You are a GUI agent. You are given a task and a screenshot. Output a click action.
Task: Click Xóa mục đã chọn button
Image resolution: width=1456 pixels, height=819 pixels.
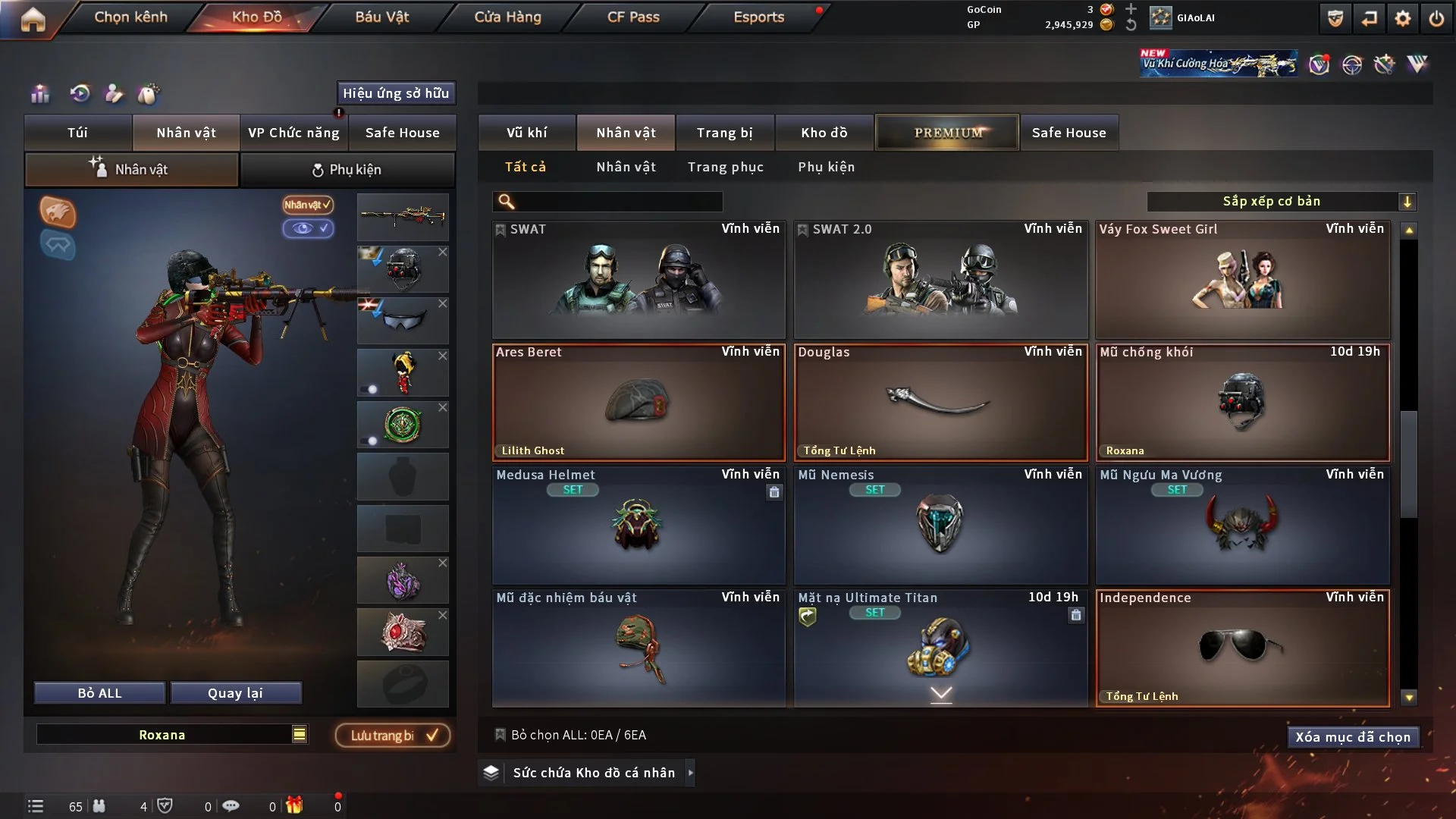coord(1352,737)
